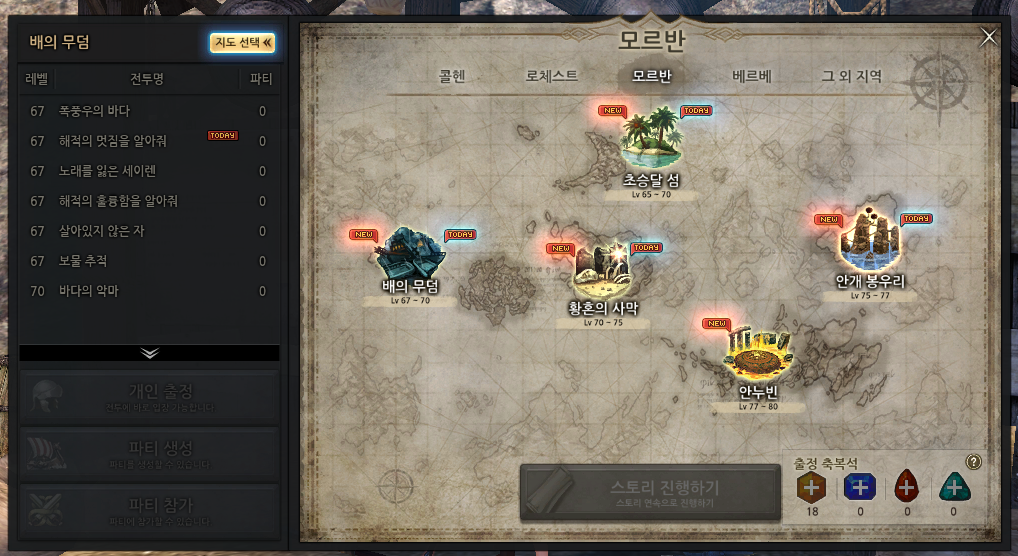Select the 배의 무덤 ship graveyard location

pyautogui.click(x=410, y=255)
